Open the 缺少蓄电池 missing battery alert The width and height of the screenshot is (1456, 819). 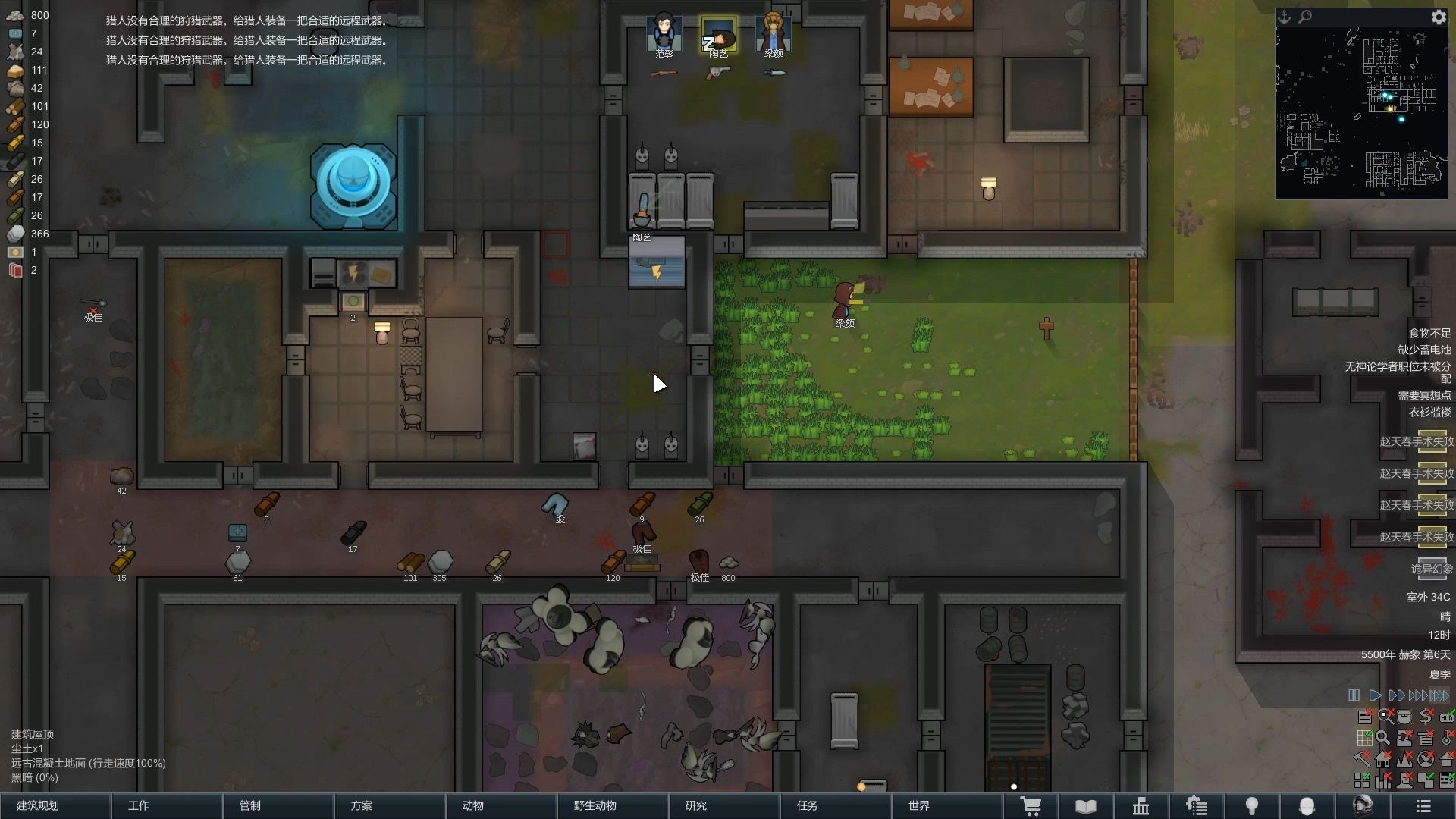point(1424,350)
